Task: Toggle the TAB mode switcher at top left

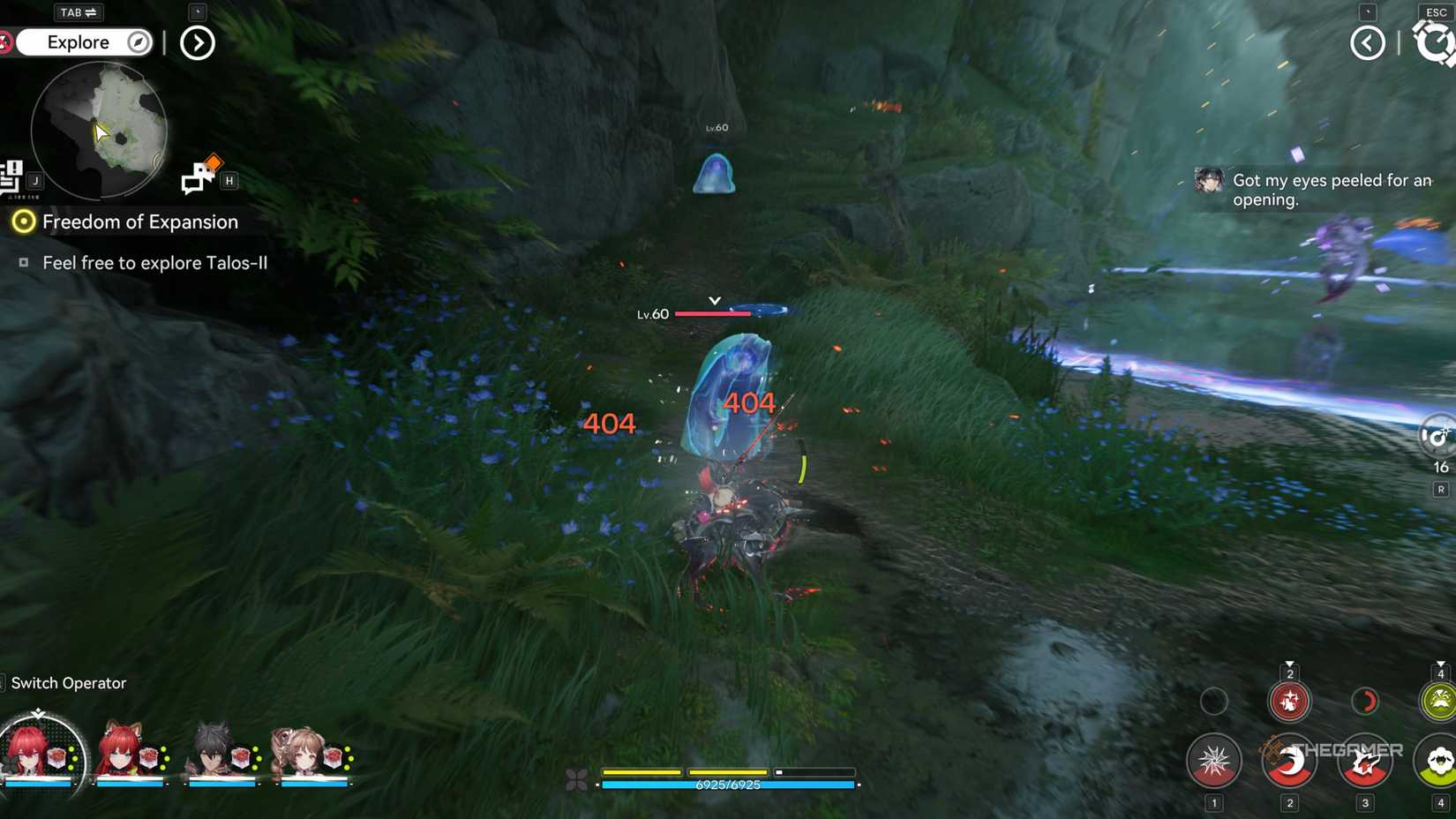Action: (78, 12)
